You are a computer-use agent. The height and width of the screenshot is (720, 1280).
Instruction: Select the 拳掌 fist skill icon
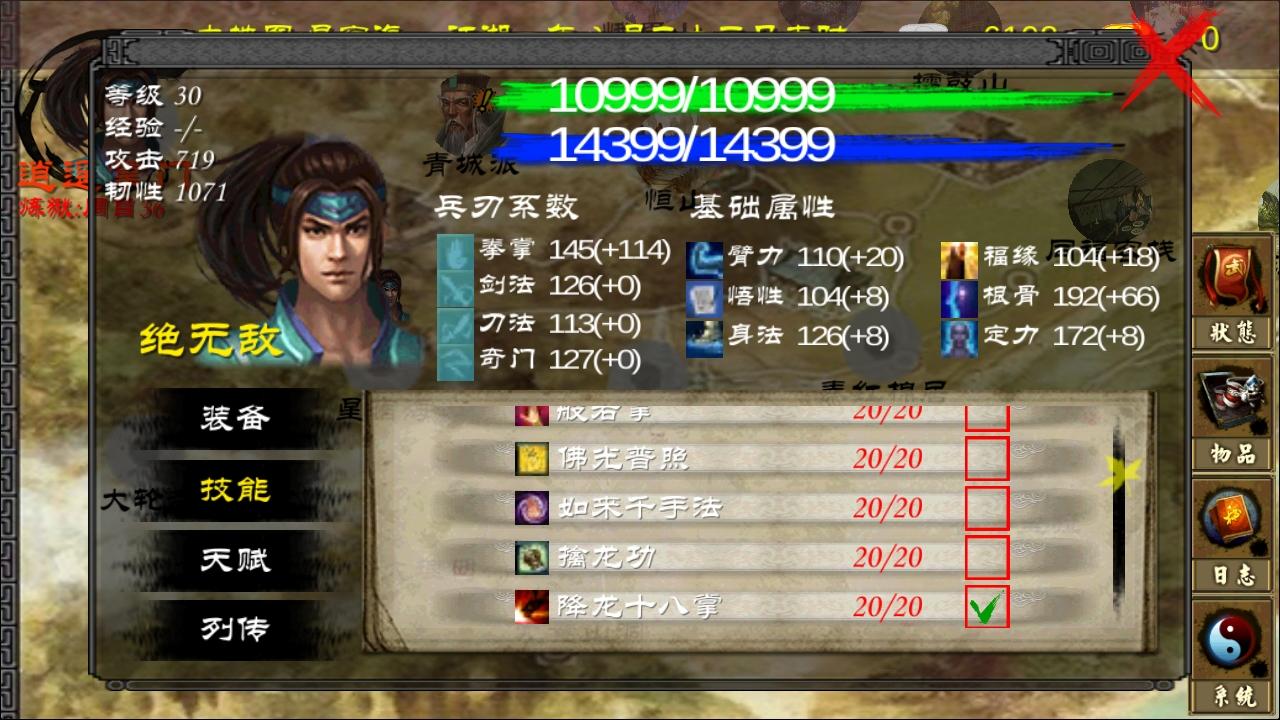pos(454,254)
